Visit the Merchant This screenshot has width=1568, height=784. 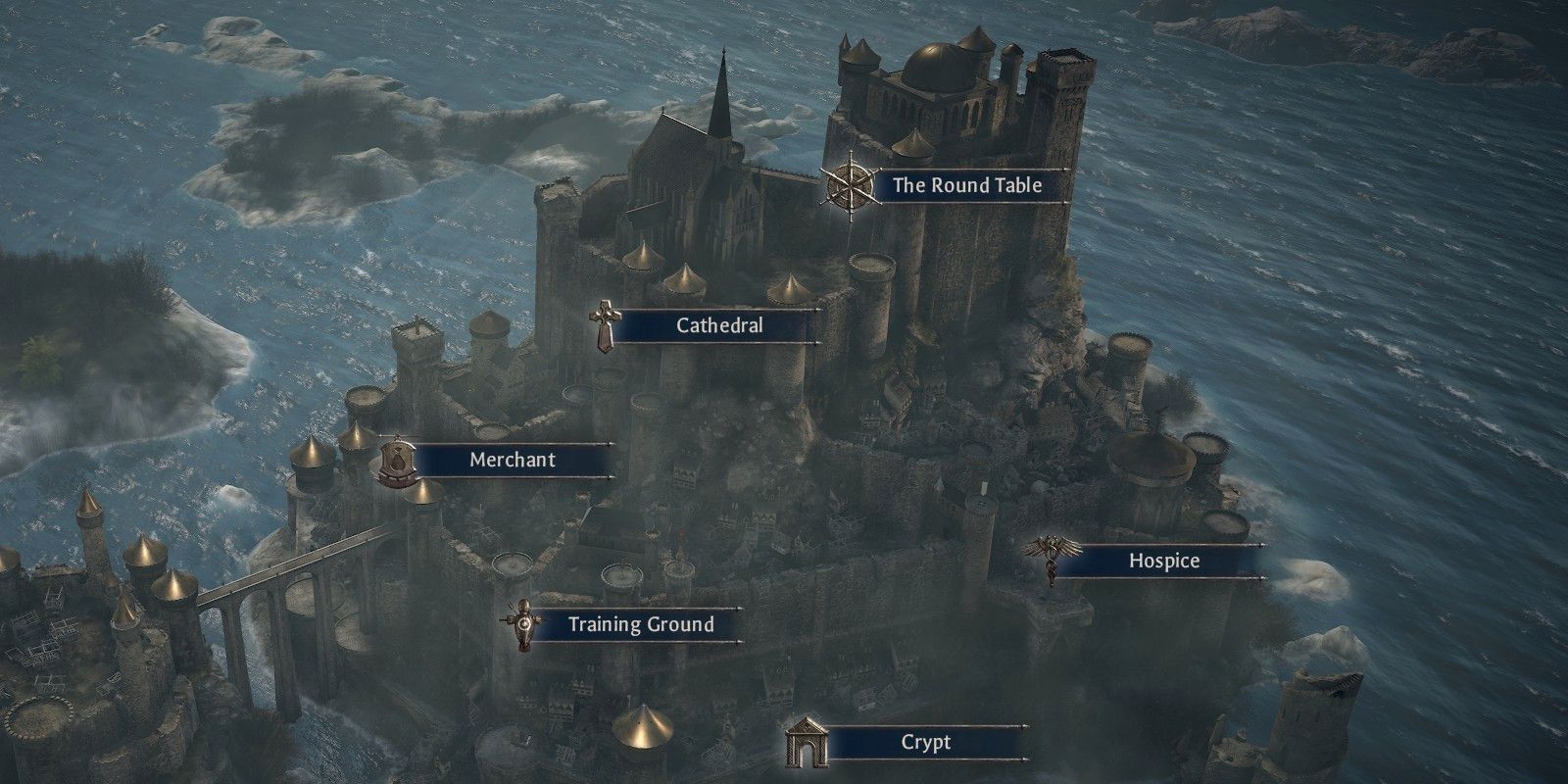coord(511,460)
